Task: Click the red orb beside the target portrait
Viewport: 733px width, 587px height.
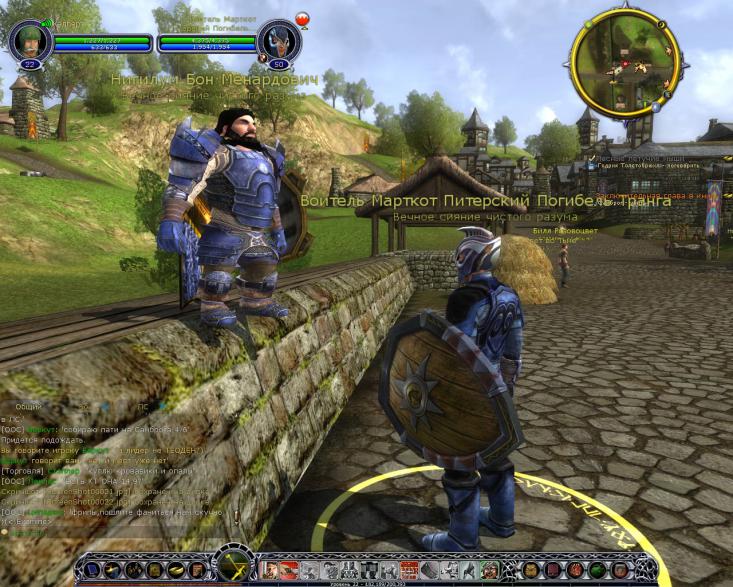Action: point(301,19)
